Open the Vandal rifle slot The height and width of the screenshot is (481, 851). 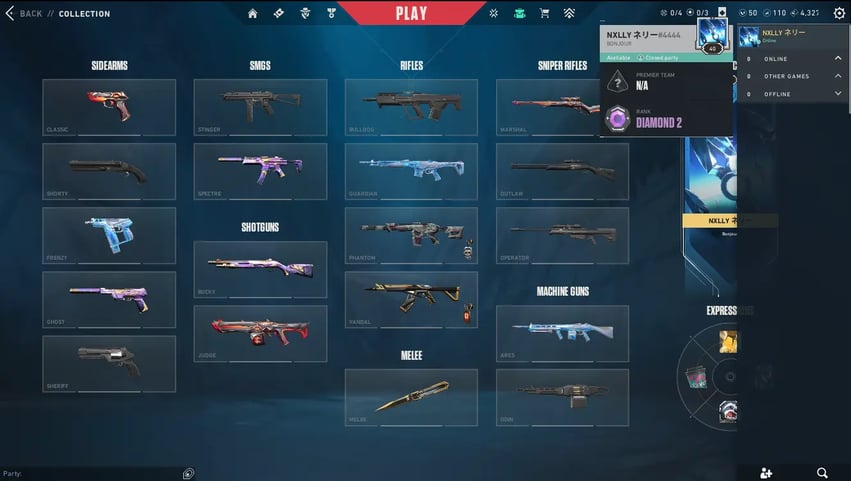411,299
